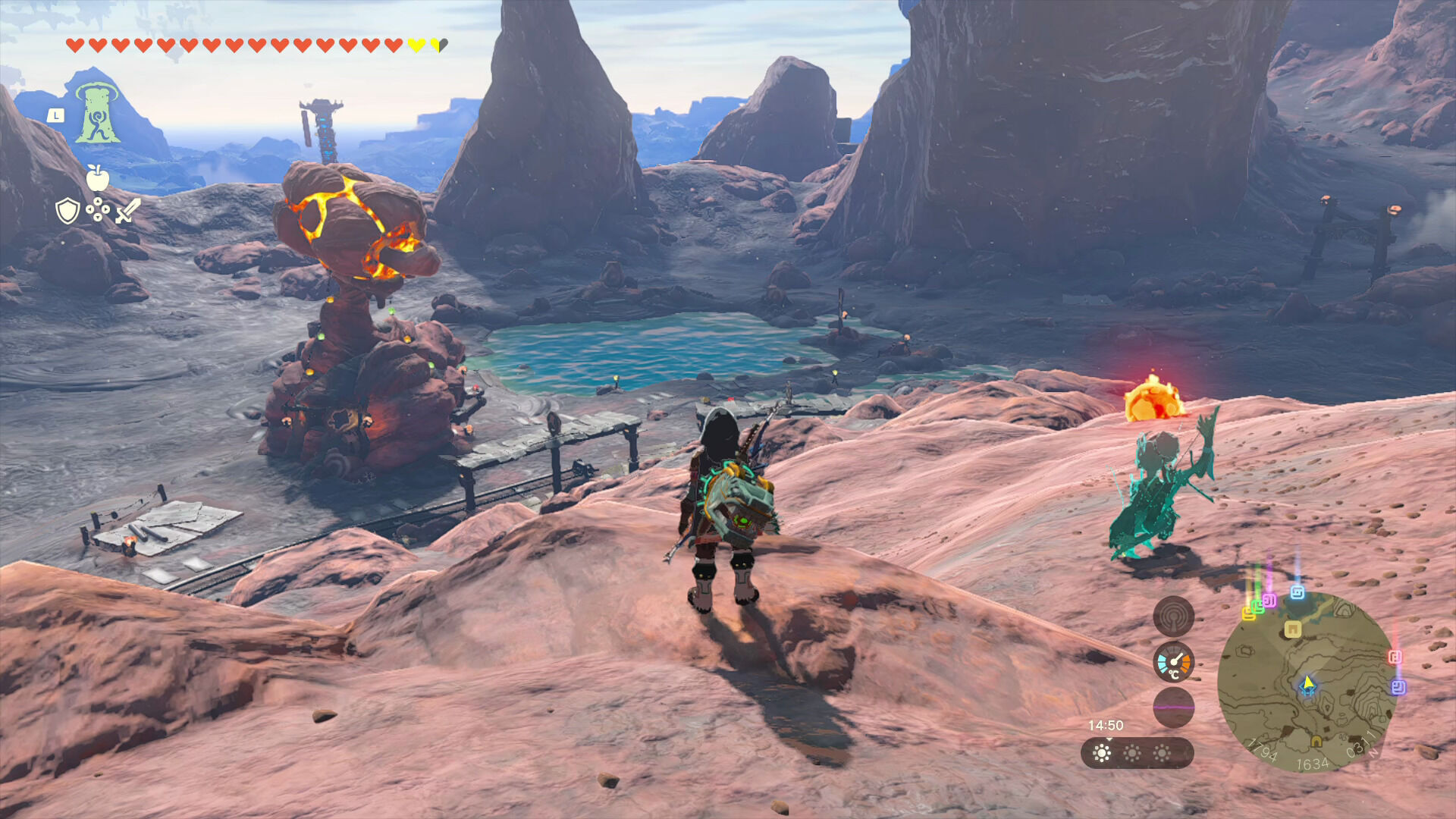Select the apple item quick-slot

(97, 177)
